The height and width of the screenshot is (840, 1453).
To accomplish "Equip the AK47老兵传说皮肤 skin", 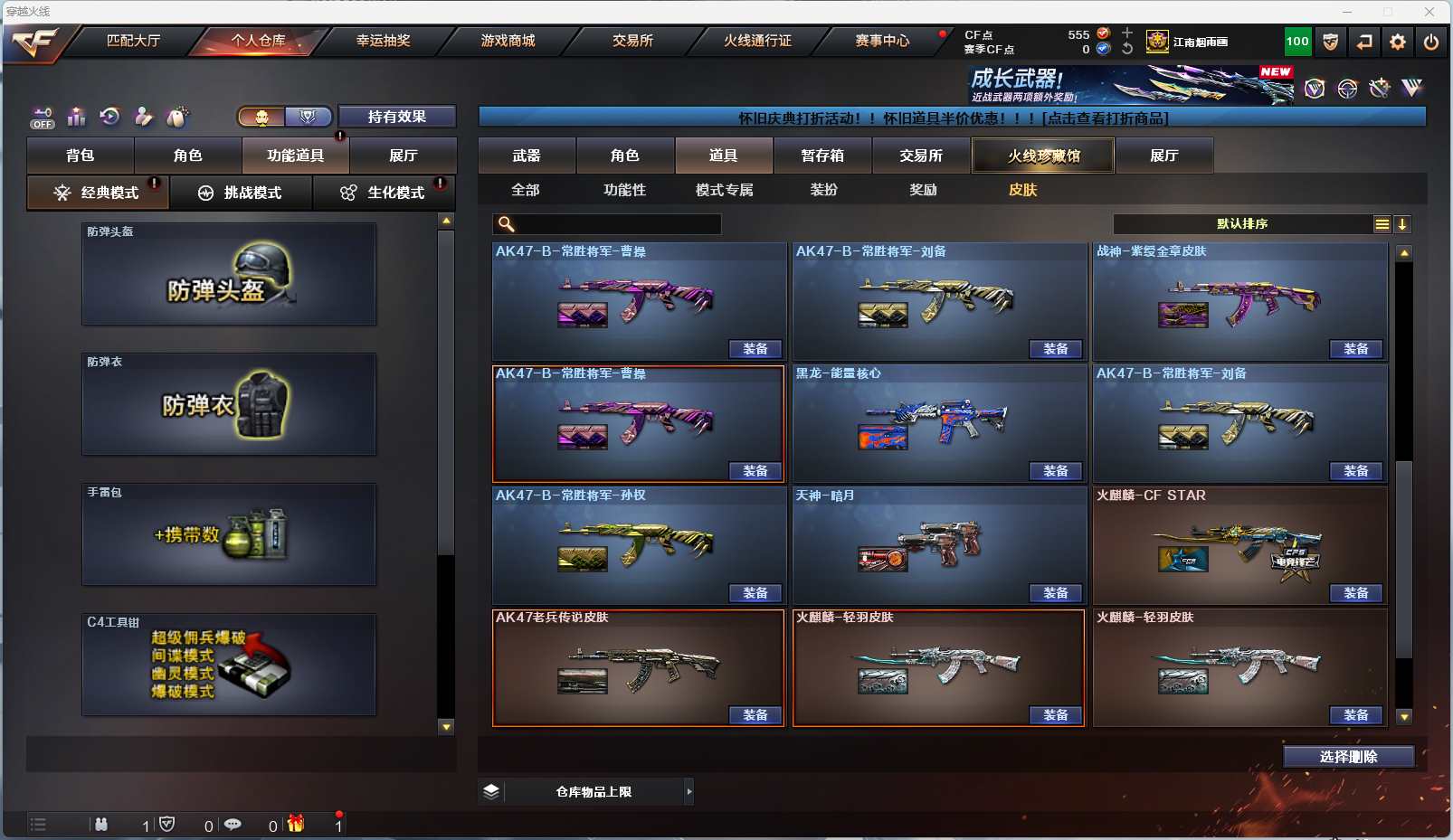I will pos(755,715).
